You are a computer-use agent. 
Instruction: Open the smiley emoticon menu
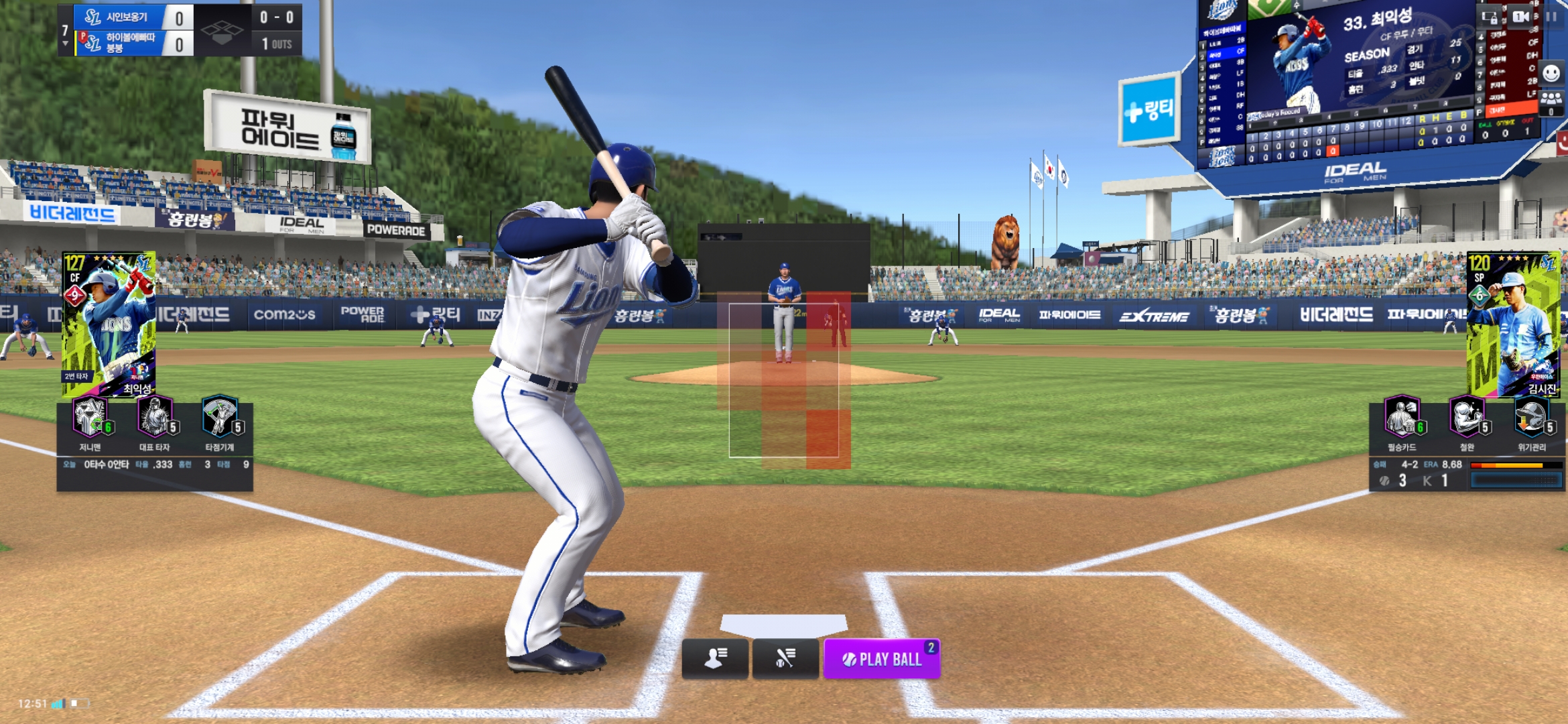tap(1551, 73)
